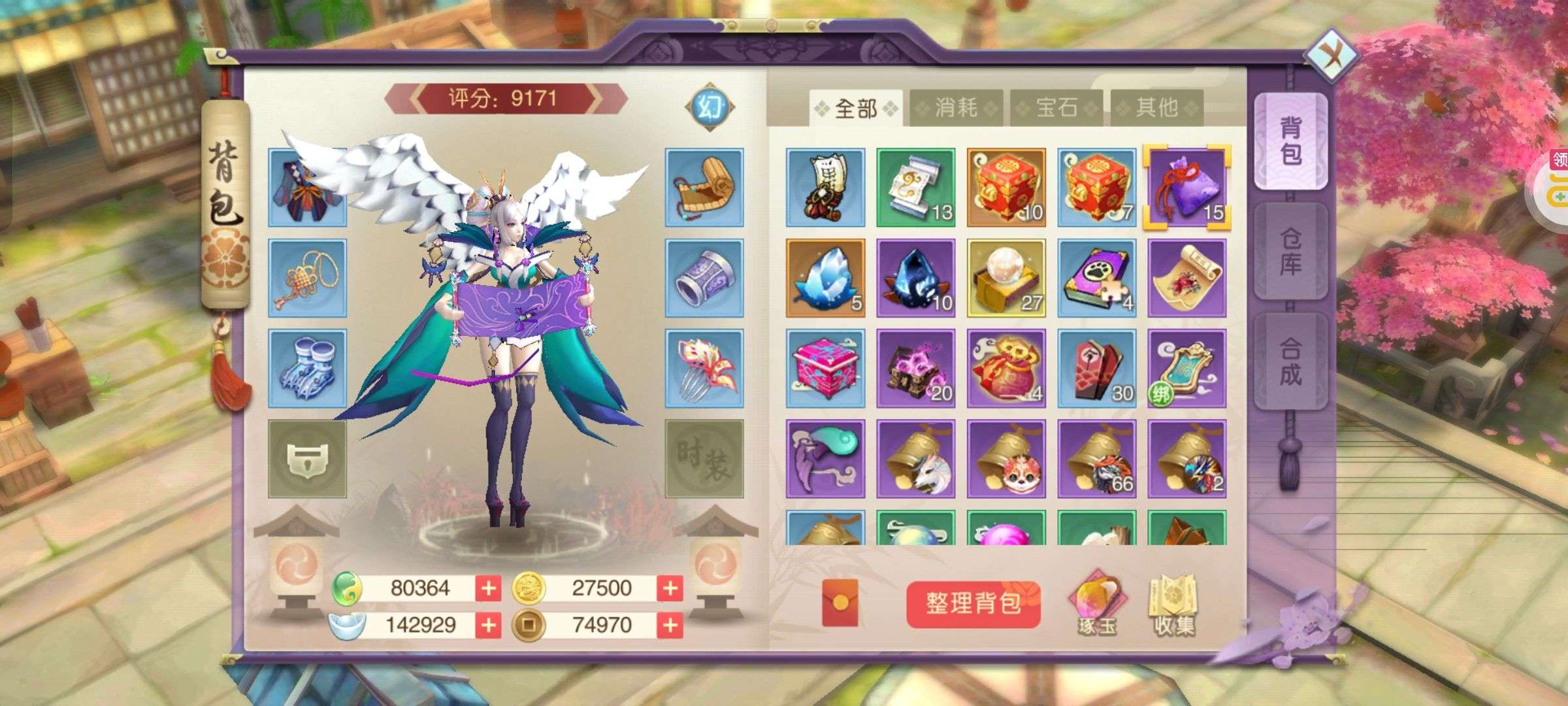Open the 仓库 side tab
The image size is (1568, 706).
(1290, 252)
